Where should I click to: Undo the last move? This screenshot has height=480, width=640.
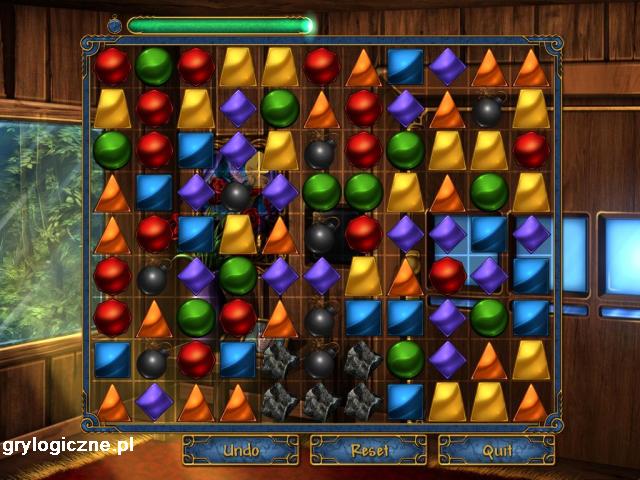tap(240, 450)
